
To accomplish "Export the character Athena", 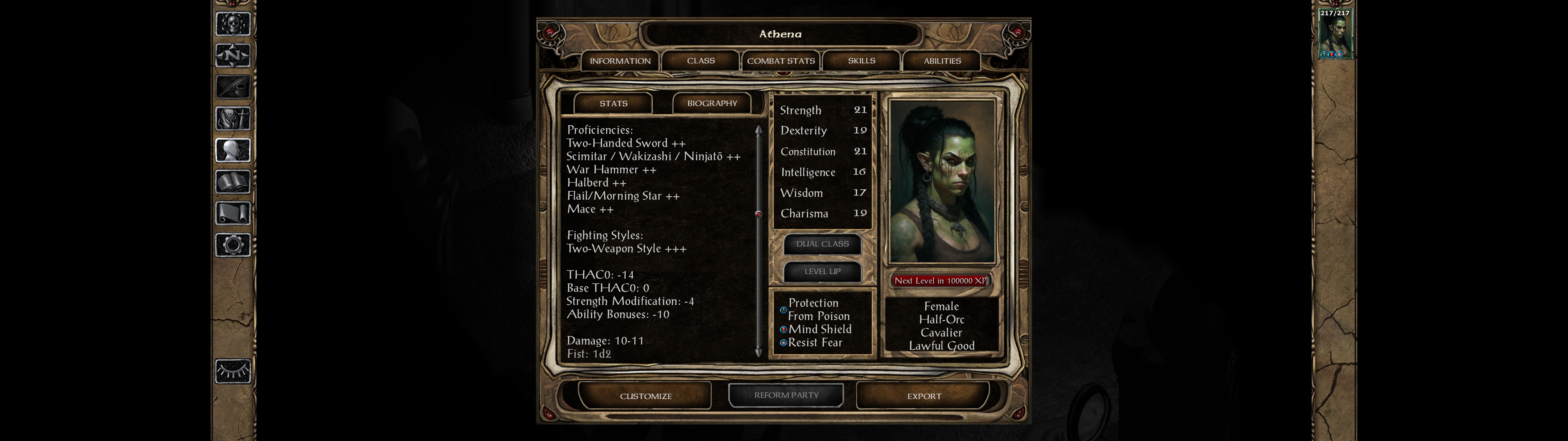I will [923, 396].
